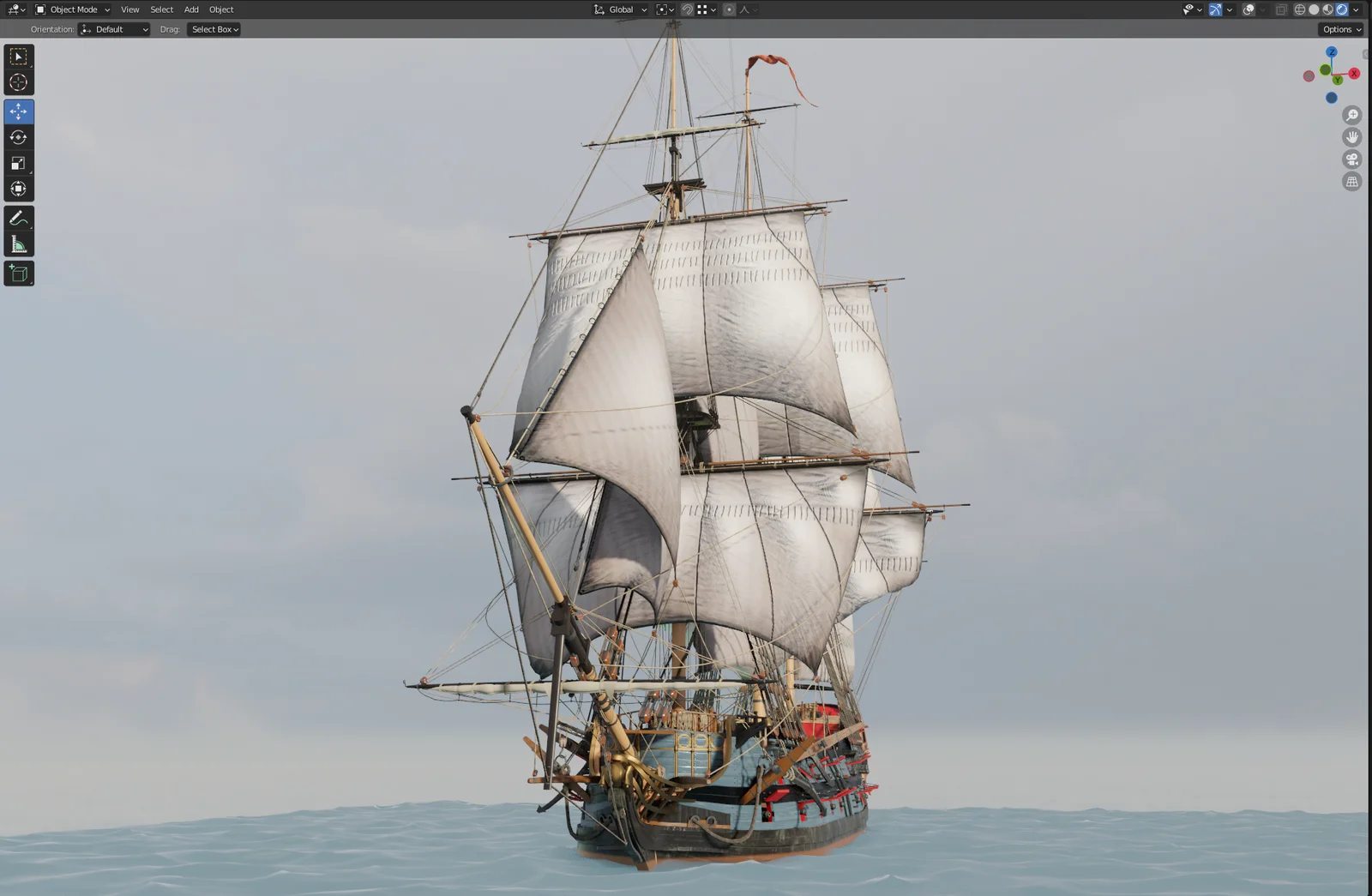The width and height of the screenshot is (1372, 896).
Task: Activate the 3D Cursor tool
Action: 18,82
